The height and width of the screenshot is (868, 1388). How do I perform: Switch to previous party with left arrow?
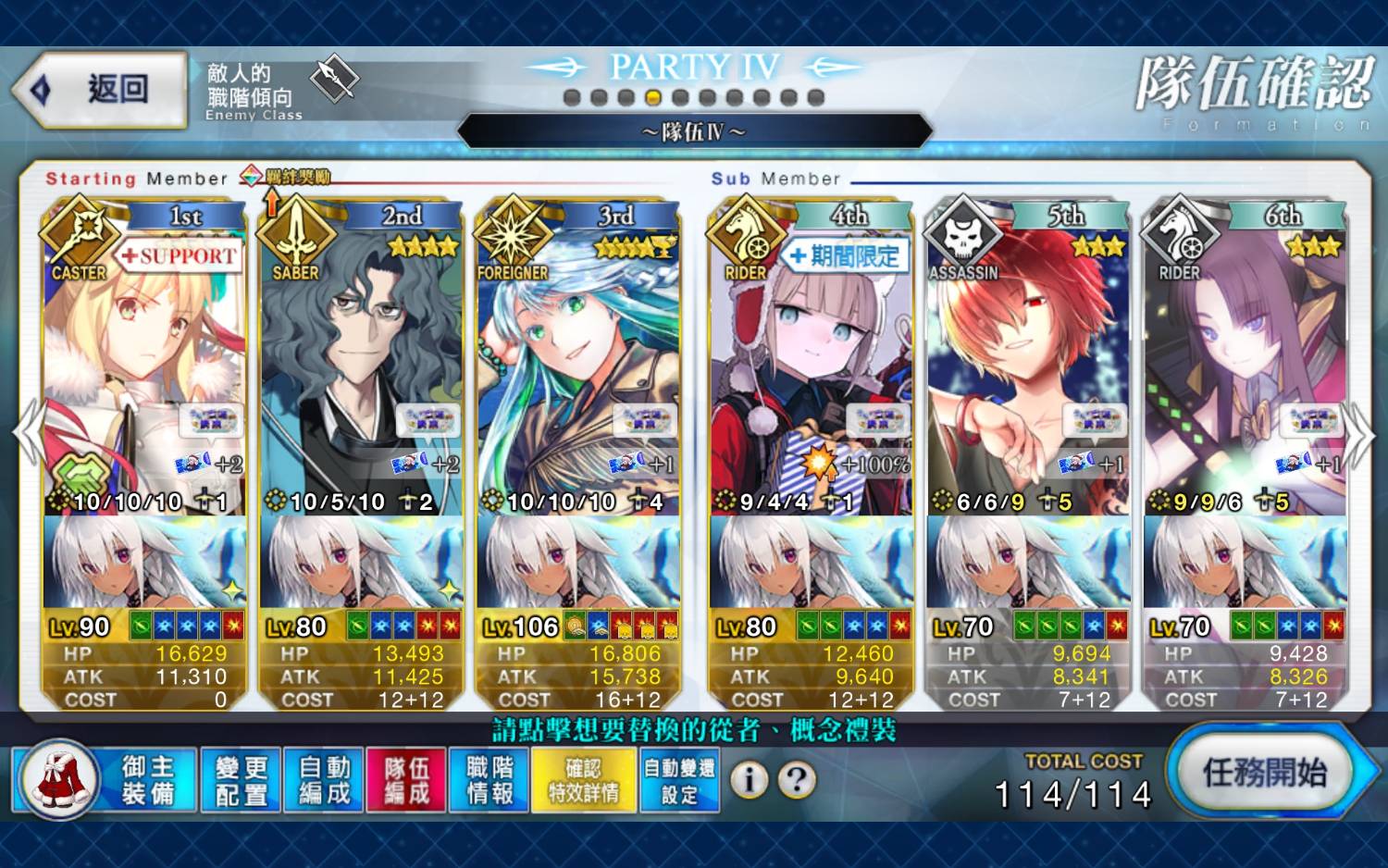(x=27, y=433)
